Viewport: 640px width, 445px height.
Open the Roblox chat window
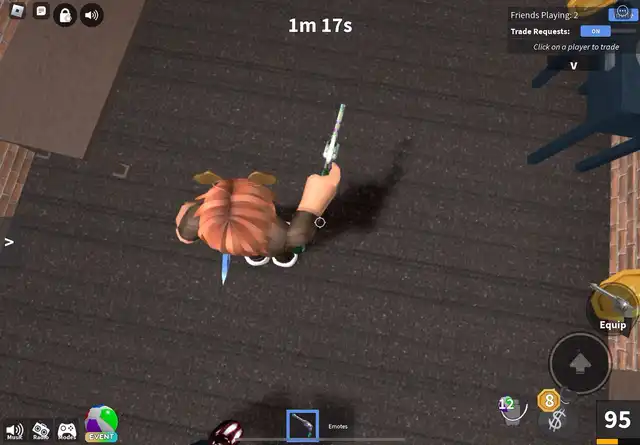(41, 11)
